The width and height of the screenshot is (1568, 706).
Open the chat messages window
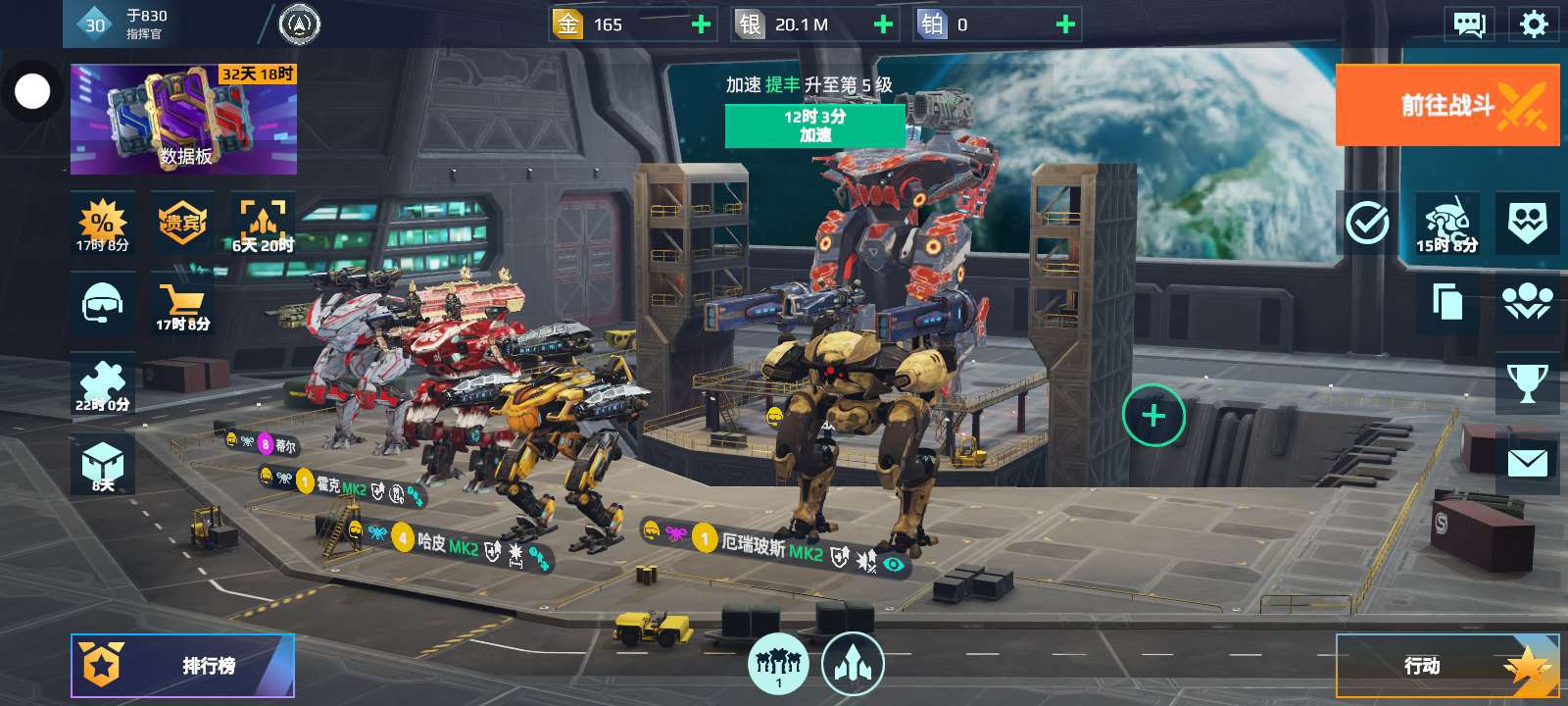click(1468, 25)
